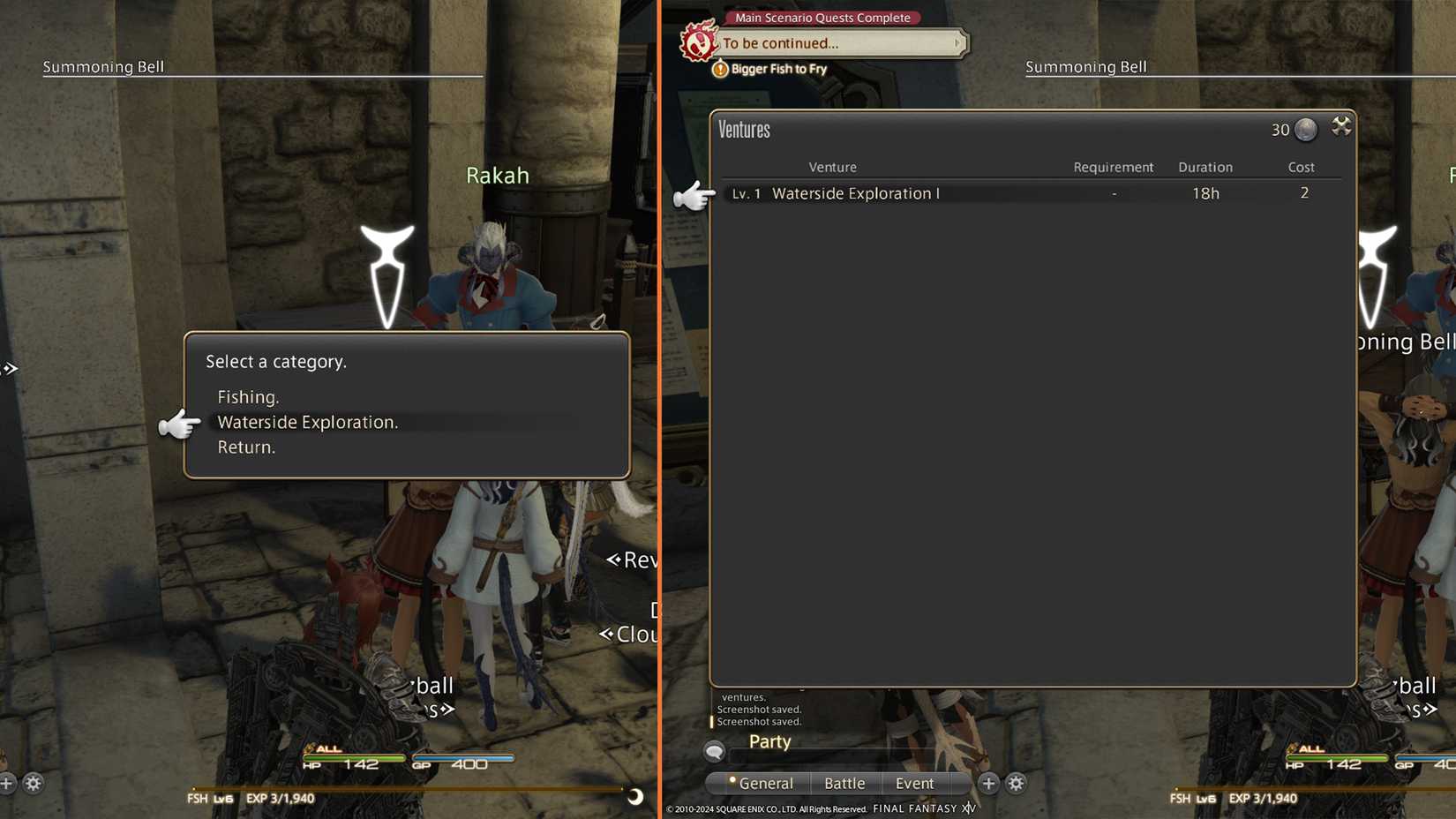1456x819 pixels.
Task: Expand the To be continued quest tracker arrow
Action: click(x=957, y=42)
